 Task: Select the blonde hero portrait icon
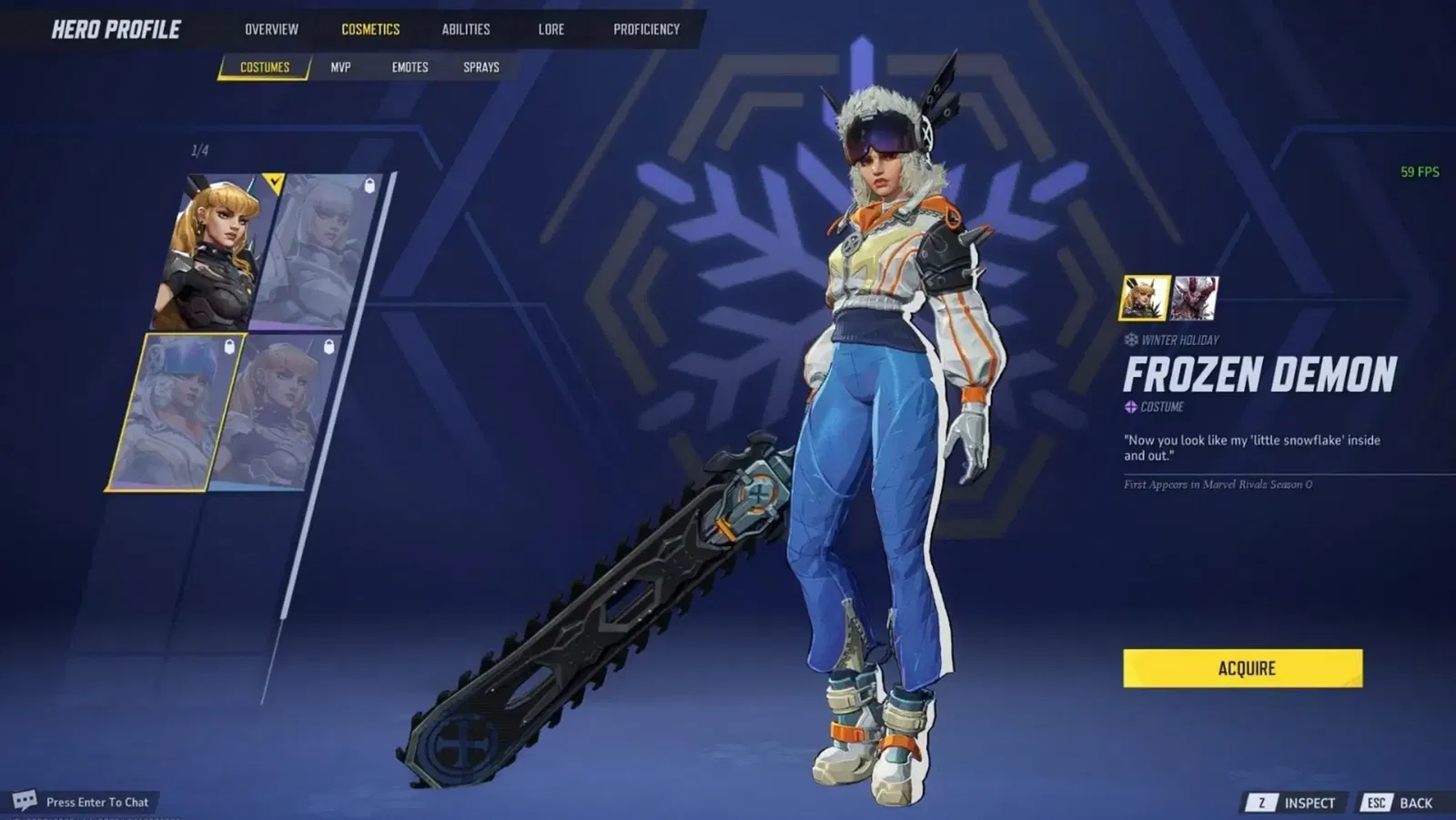tap(1144, 299)
